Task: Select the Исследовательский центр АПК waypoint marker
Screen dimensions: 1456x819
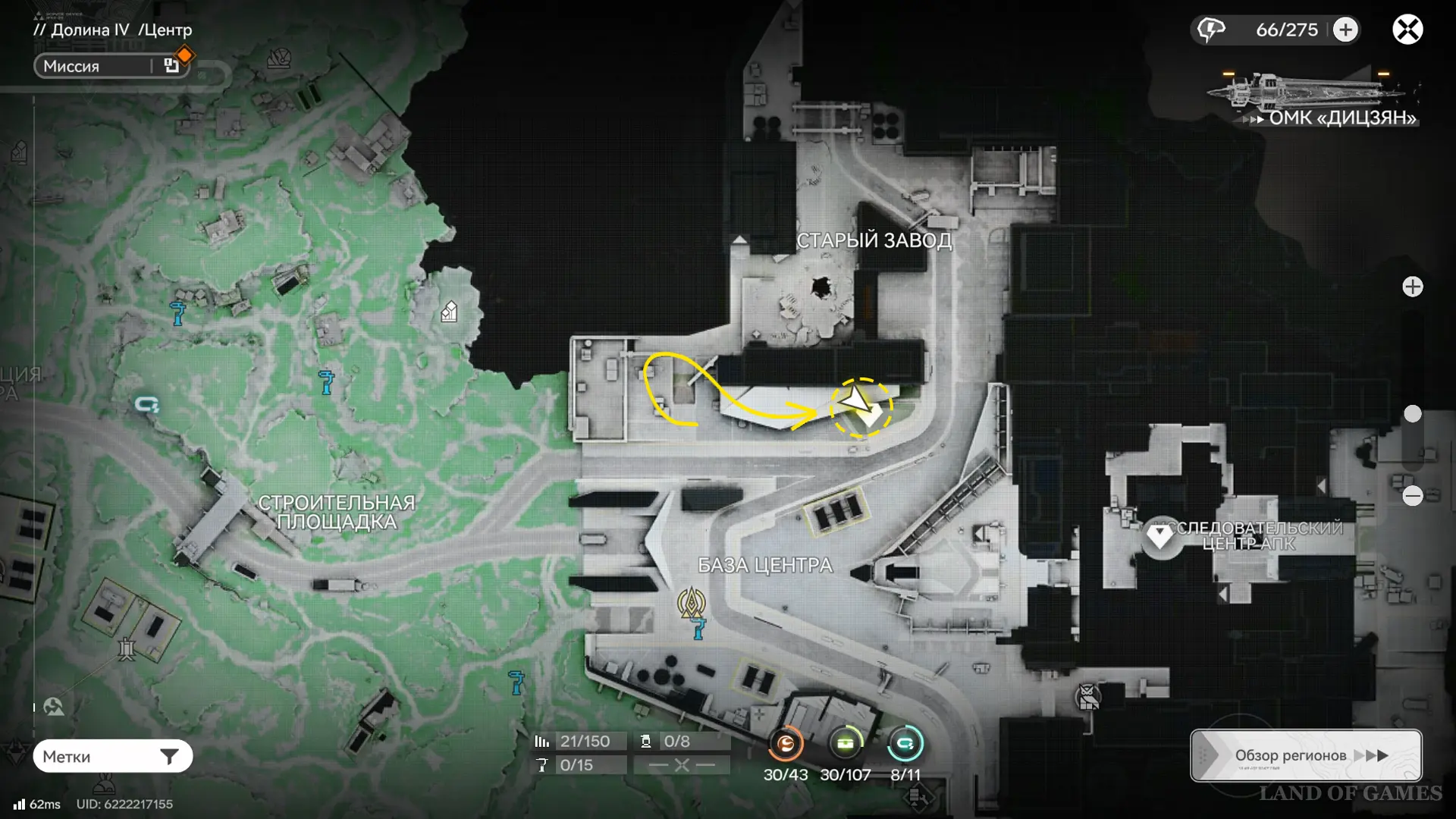Action: click(x=1159, y=536)
